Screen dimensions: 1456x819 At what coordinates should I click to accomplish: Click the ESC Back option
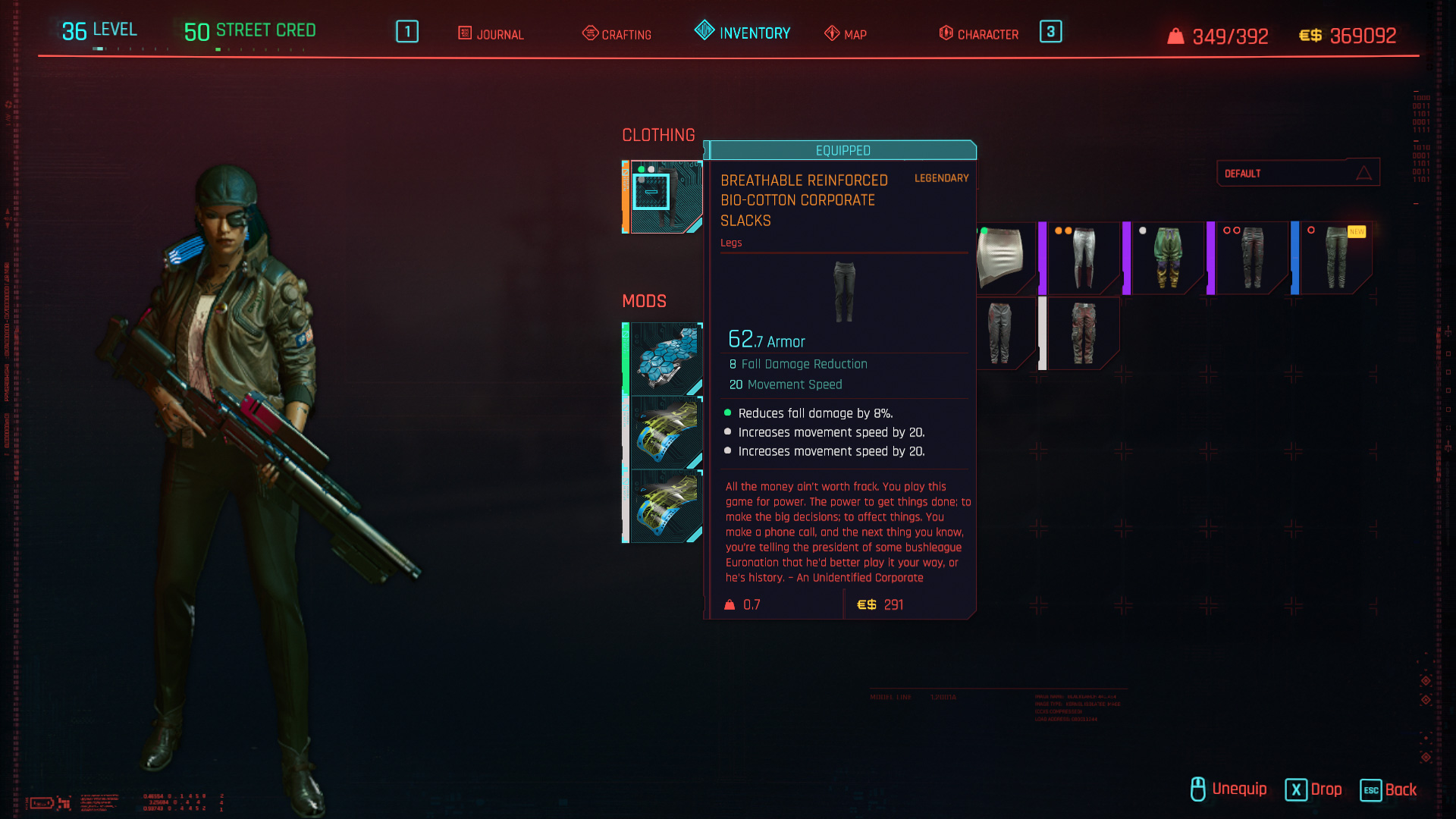click(1390, 790)
